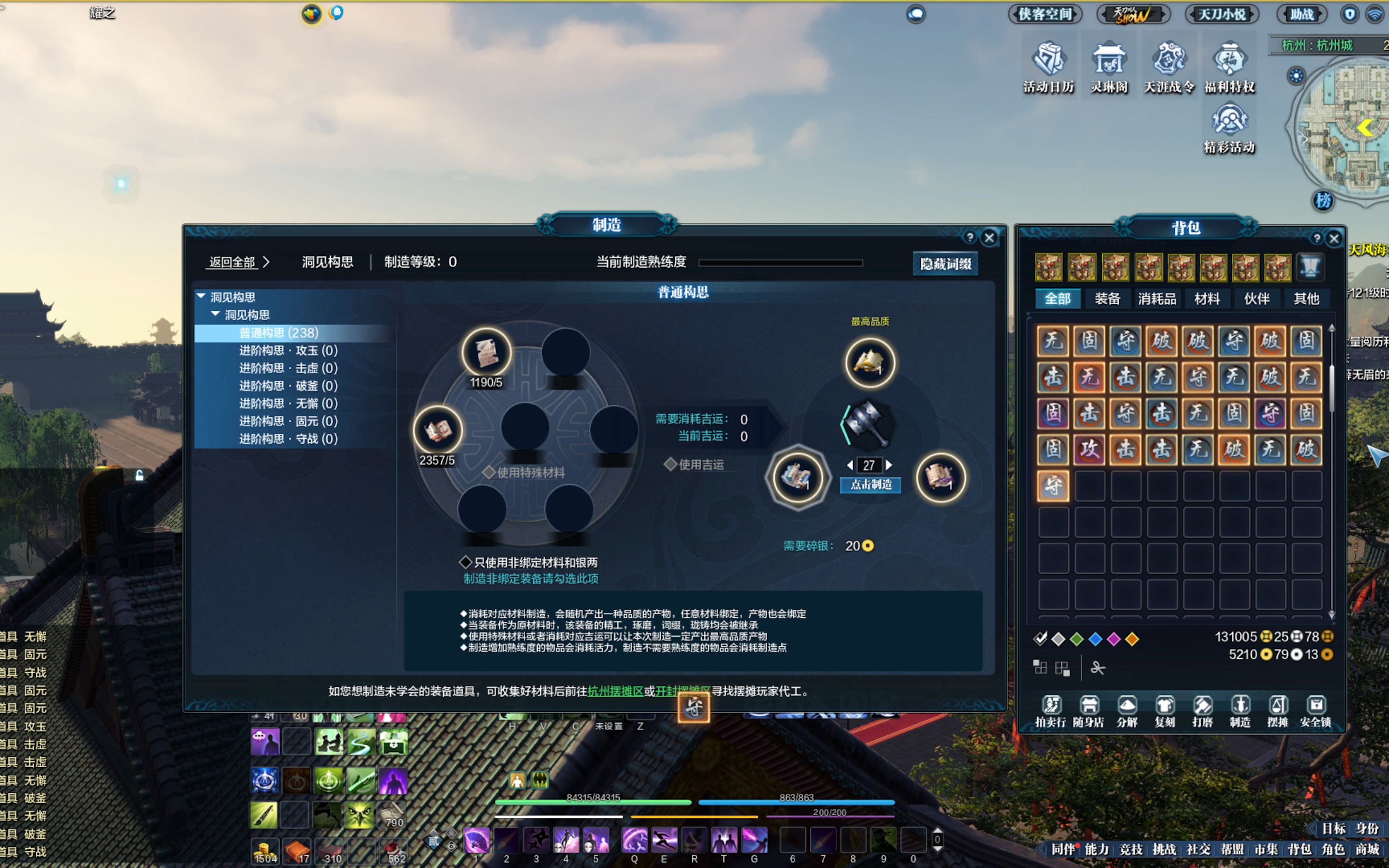The height and width of the screenshot is (868, 1389).
Task: Close the 背包 backpack window
Action: pyautogui.click(x=1334, y=239)
